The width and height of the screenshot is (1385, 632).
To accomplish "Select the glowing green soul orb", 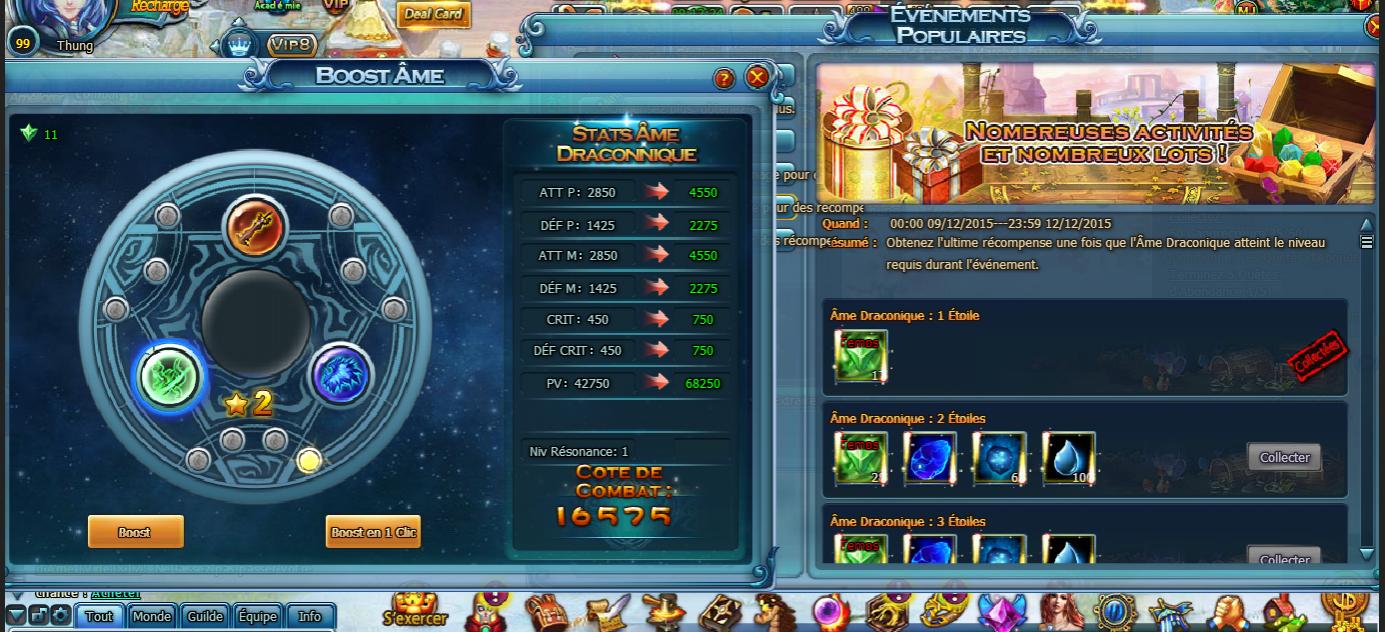I will (x=171, y=376).
